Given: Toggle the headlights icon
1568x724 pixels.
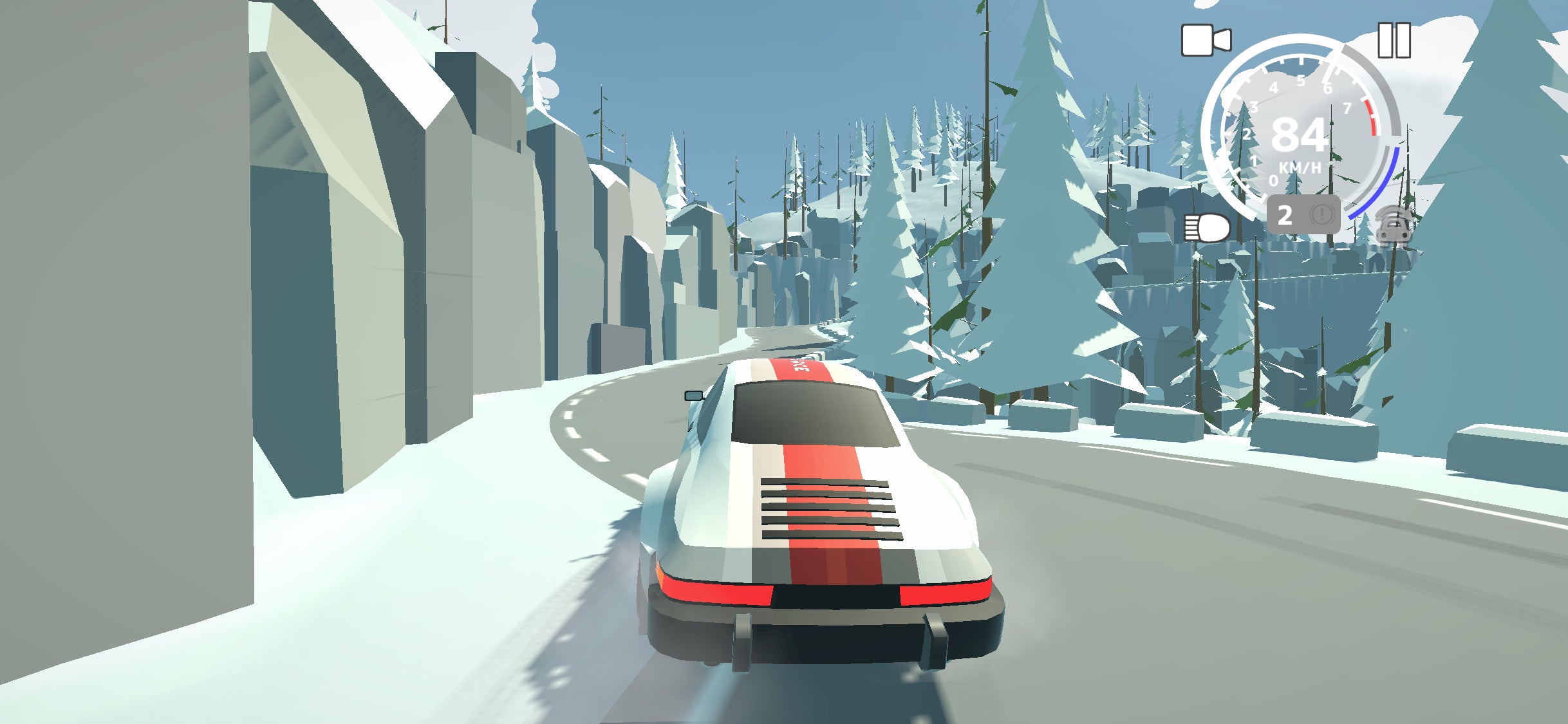Looking at the screenshot, I should pyautogui.click(x=1207, y=228).
